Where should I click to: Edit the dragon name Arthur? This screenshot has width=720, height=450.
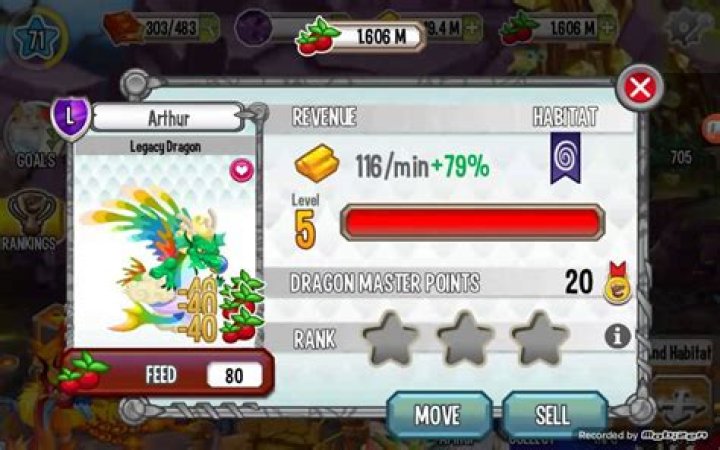pyautogui.click(x=167, y=118)
